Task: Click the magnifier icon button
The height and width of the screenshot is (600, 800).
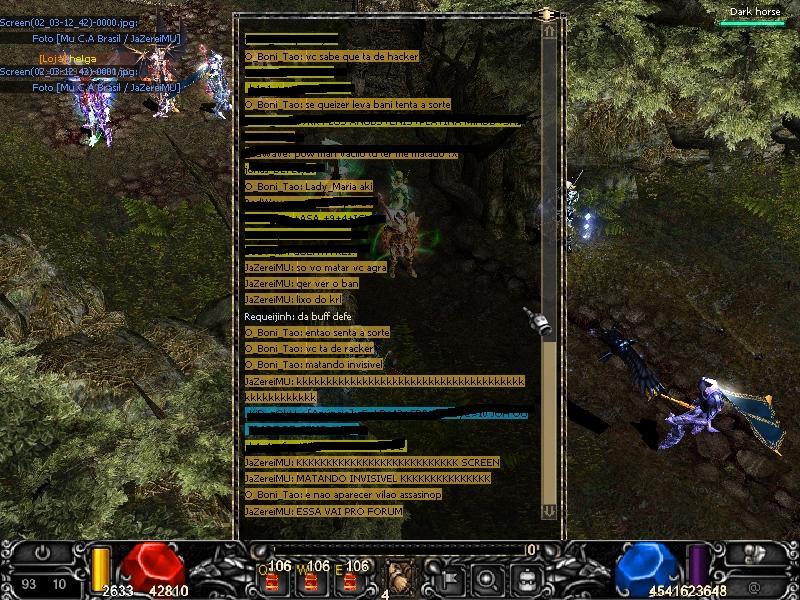Action: point(487,578)
